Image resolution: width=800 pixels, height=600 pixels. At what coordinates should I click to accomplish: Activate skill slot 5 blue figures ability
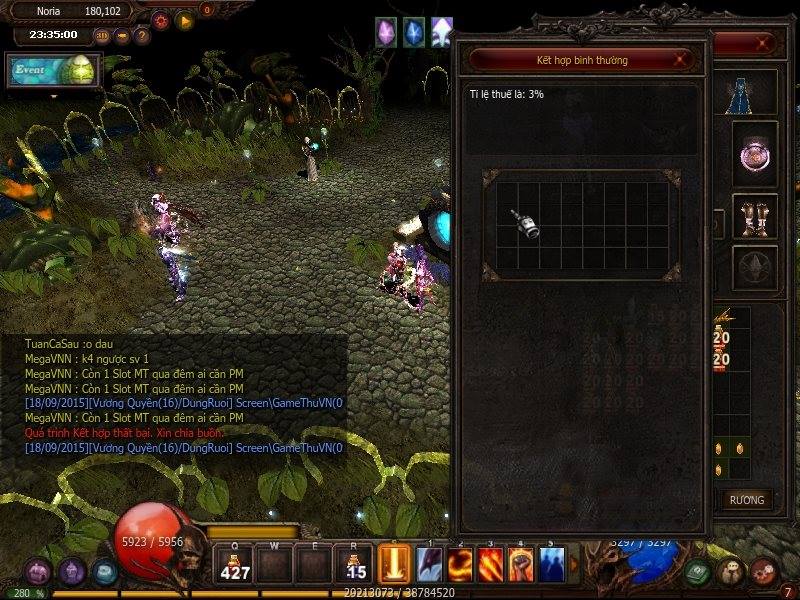(551, 564)
